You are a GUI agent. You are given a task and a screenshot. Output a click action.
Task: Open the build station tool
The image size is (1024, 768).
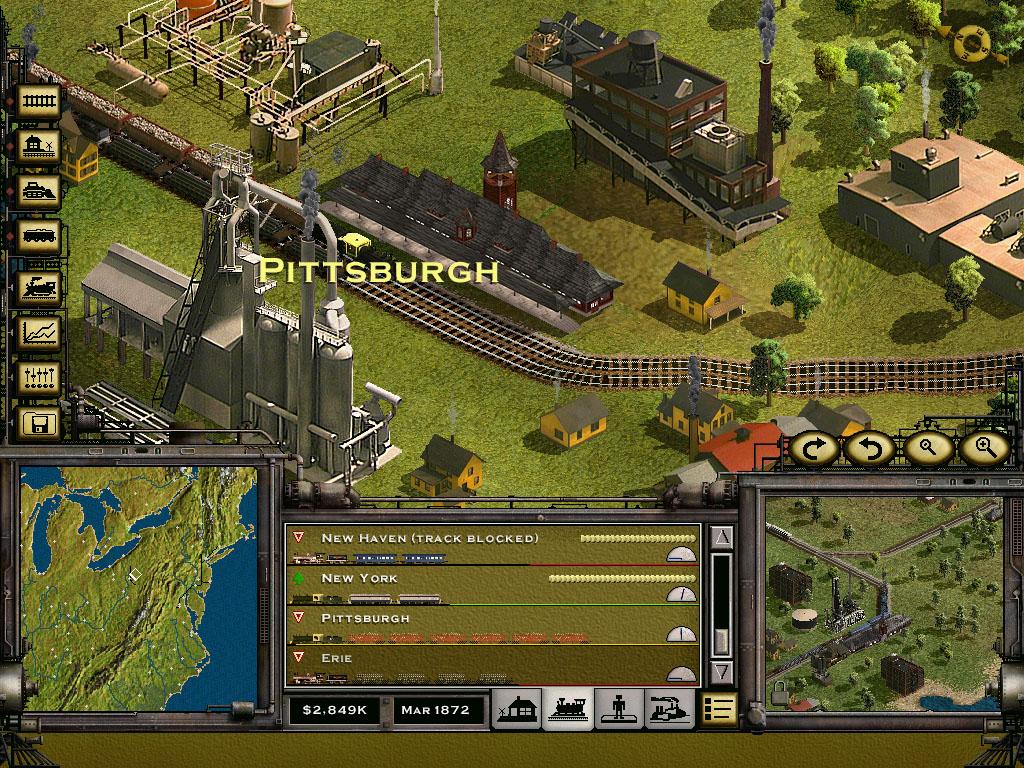coord(40,148)
